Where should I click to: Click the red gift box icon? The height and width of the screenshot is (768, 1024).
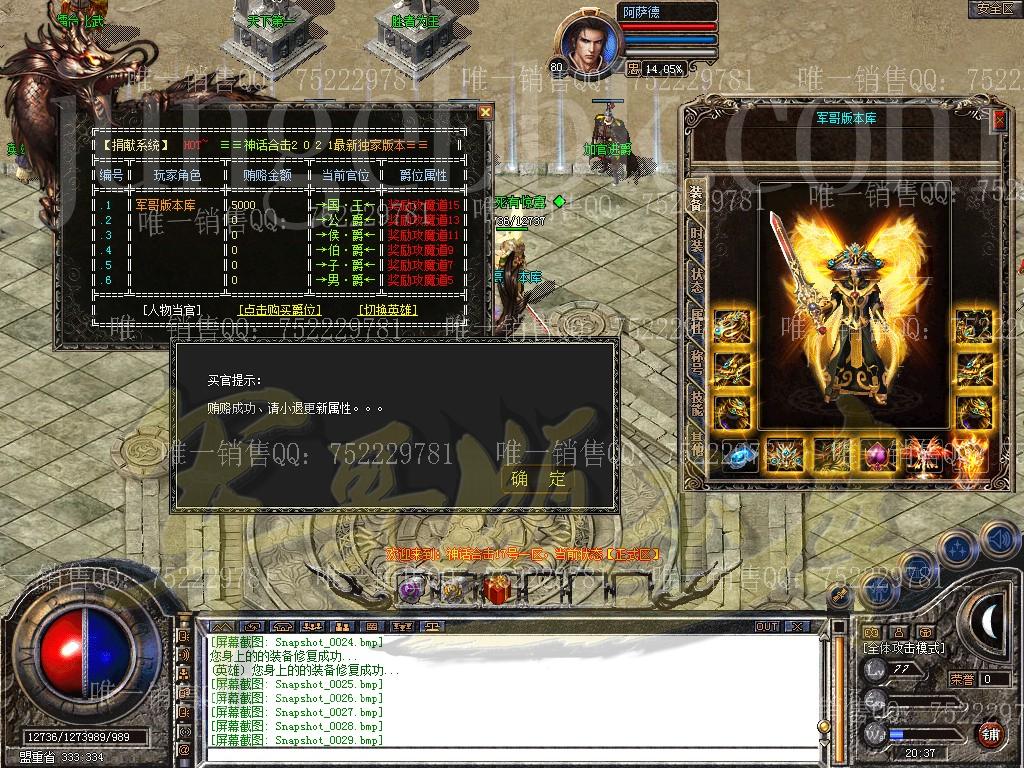(495, 590)
